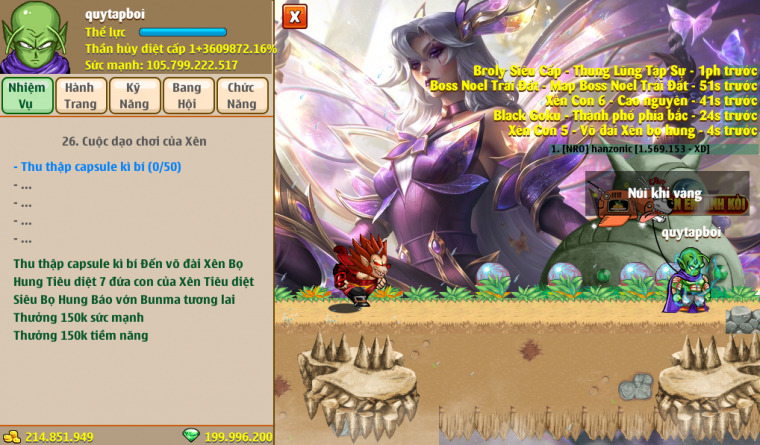This screenshot has height=445, width=760.
Task: Open the Chức Năng tab
Action: (x=242, y=95)
